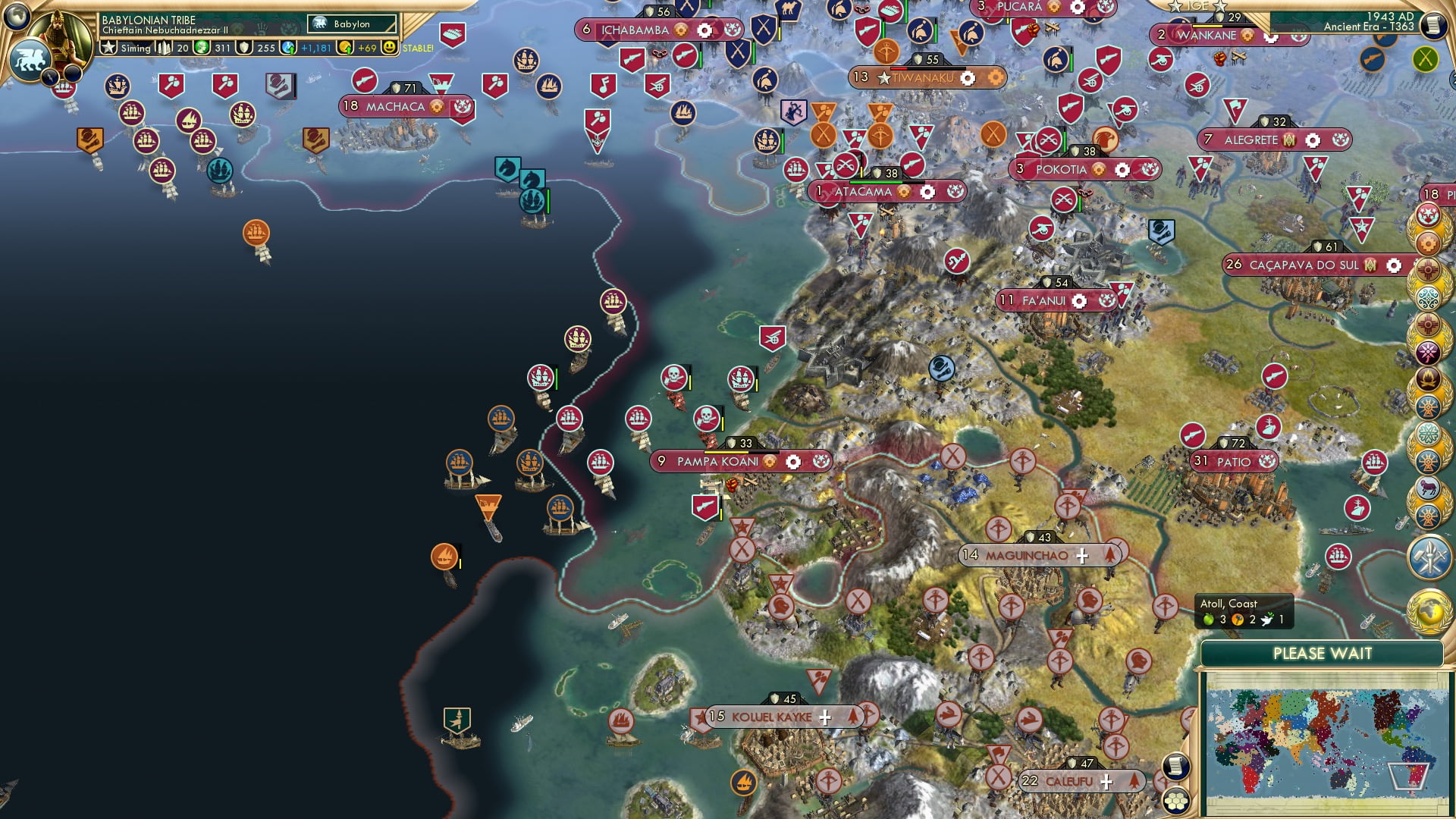Viewport: 1456px width, 819px height.
Task: Click the gold treasury coin icon showing +69
Action: point(345,47)
